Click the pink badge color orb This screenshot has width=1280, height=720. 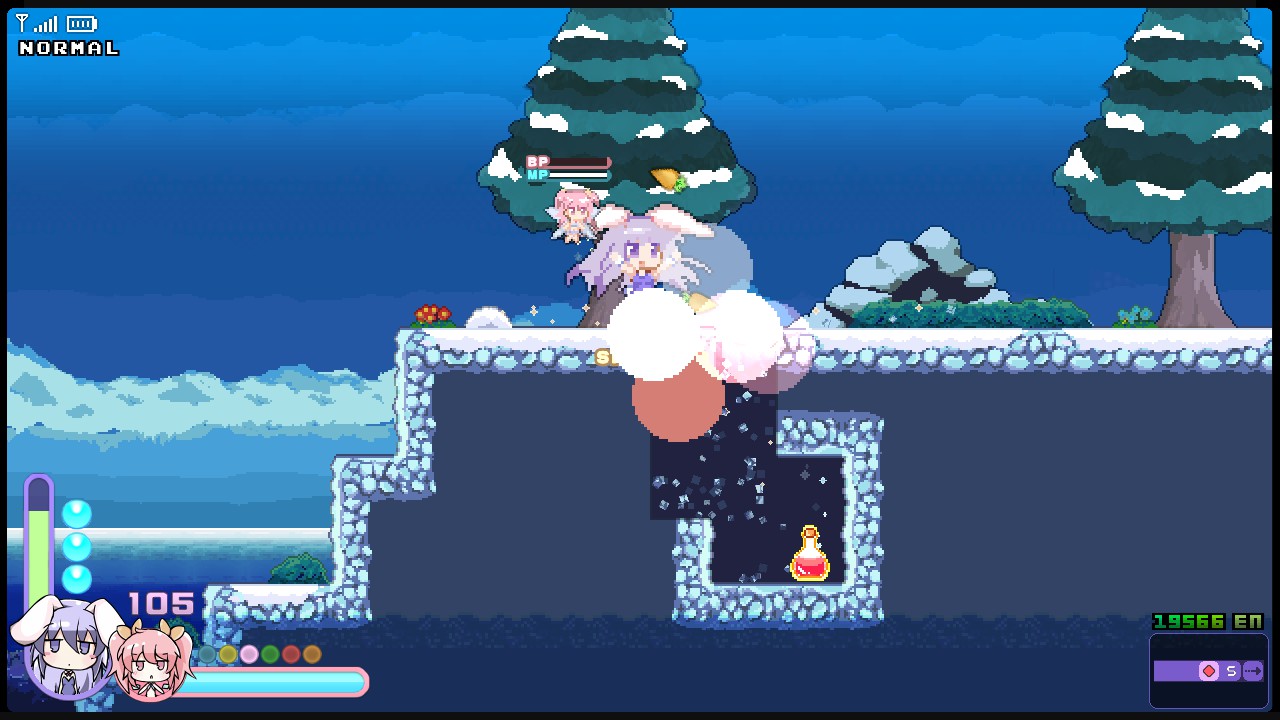[249, 653]
